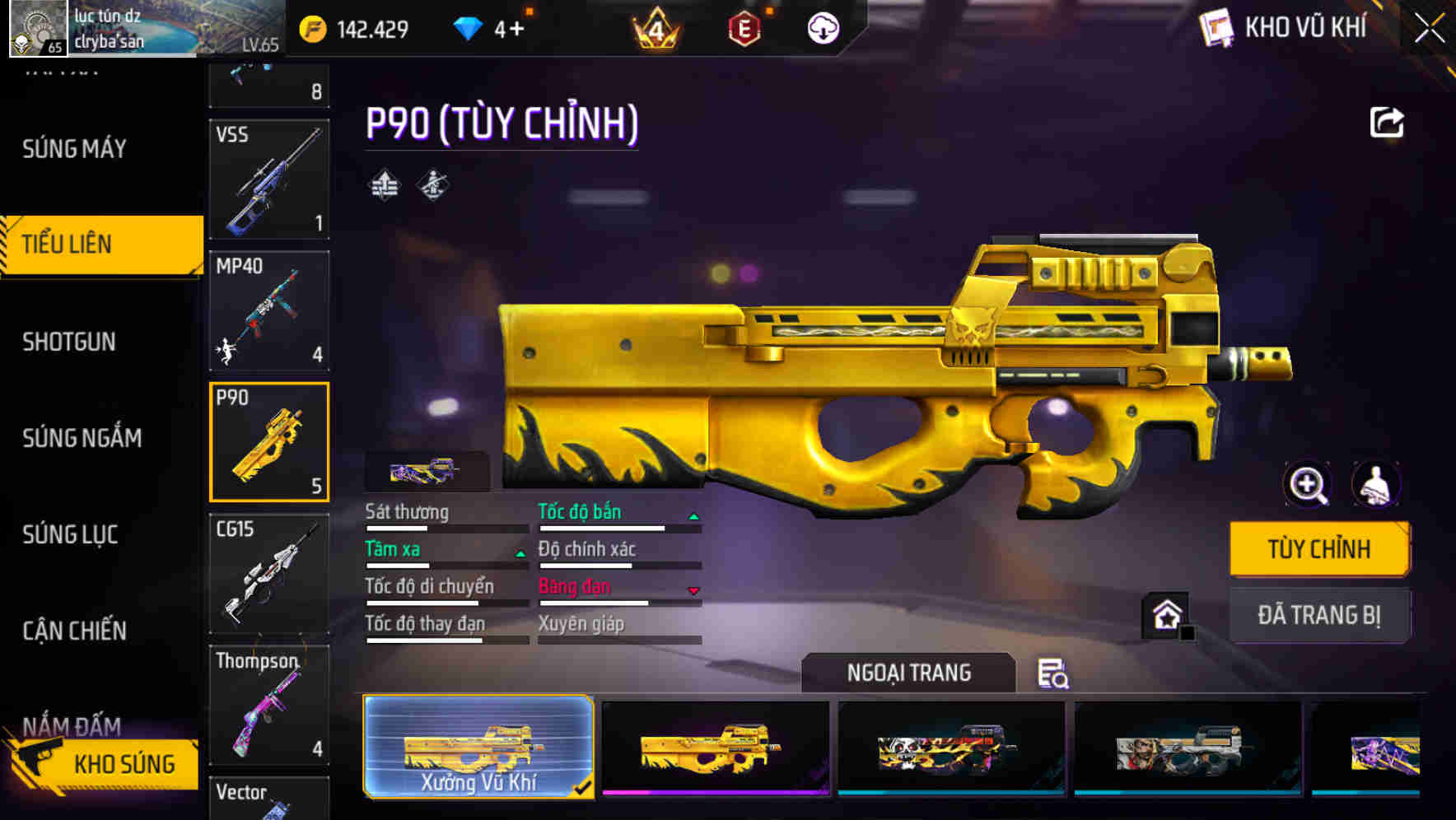Image resolution: width=1456 pixels, height=820 pixels.
Task: Open the gold coin balance icon showing 142.429
Action: (311, 27)
